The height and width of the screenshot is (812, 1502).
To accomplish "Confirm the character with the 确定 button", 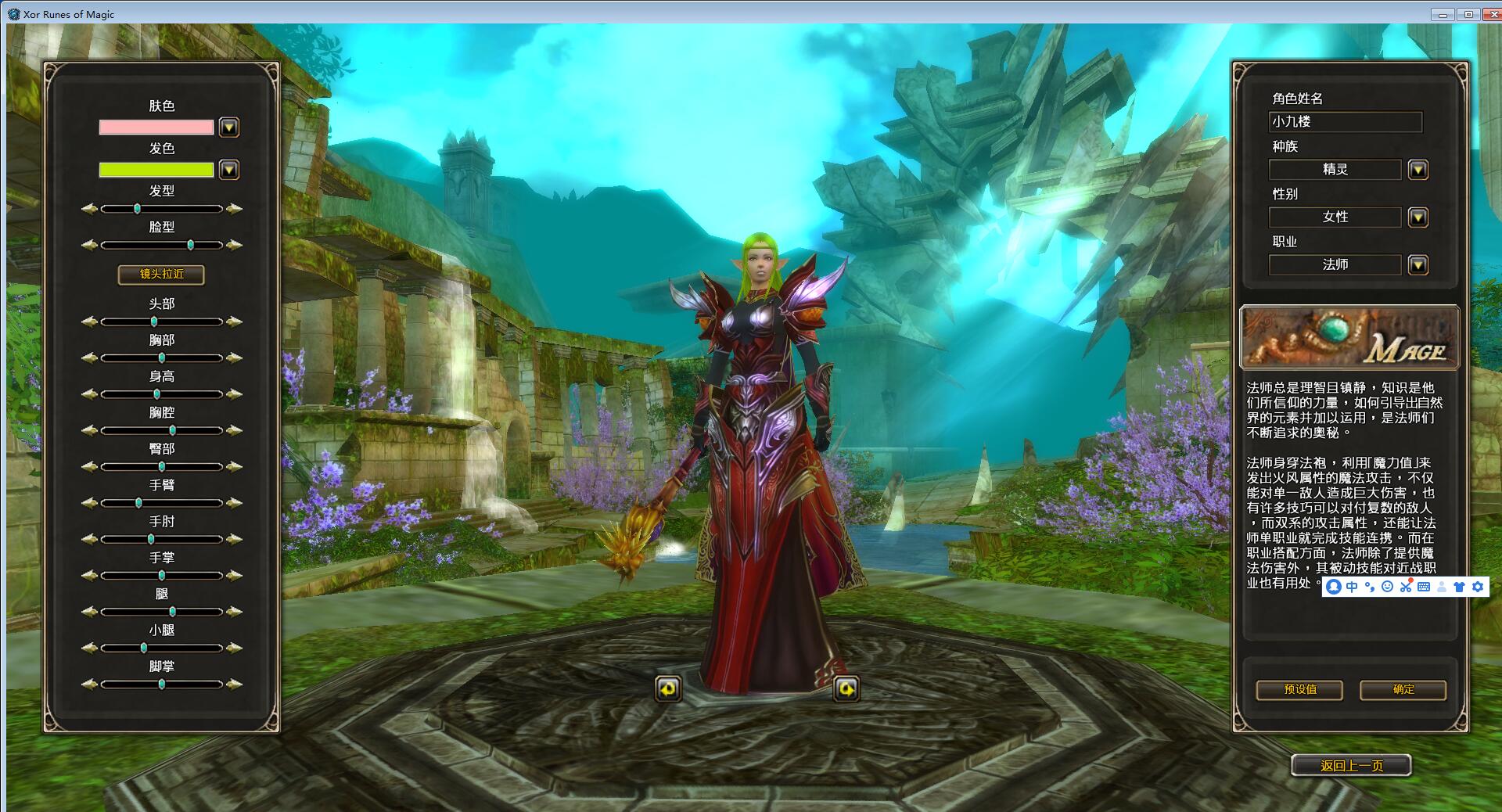I will [x=1403, y=689].
